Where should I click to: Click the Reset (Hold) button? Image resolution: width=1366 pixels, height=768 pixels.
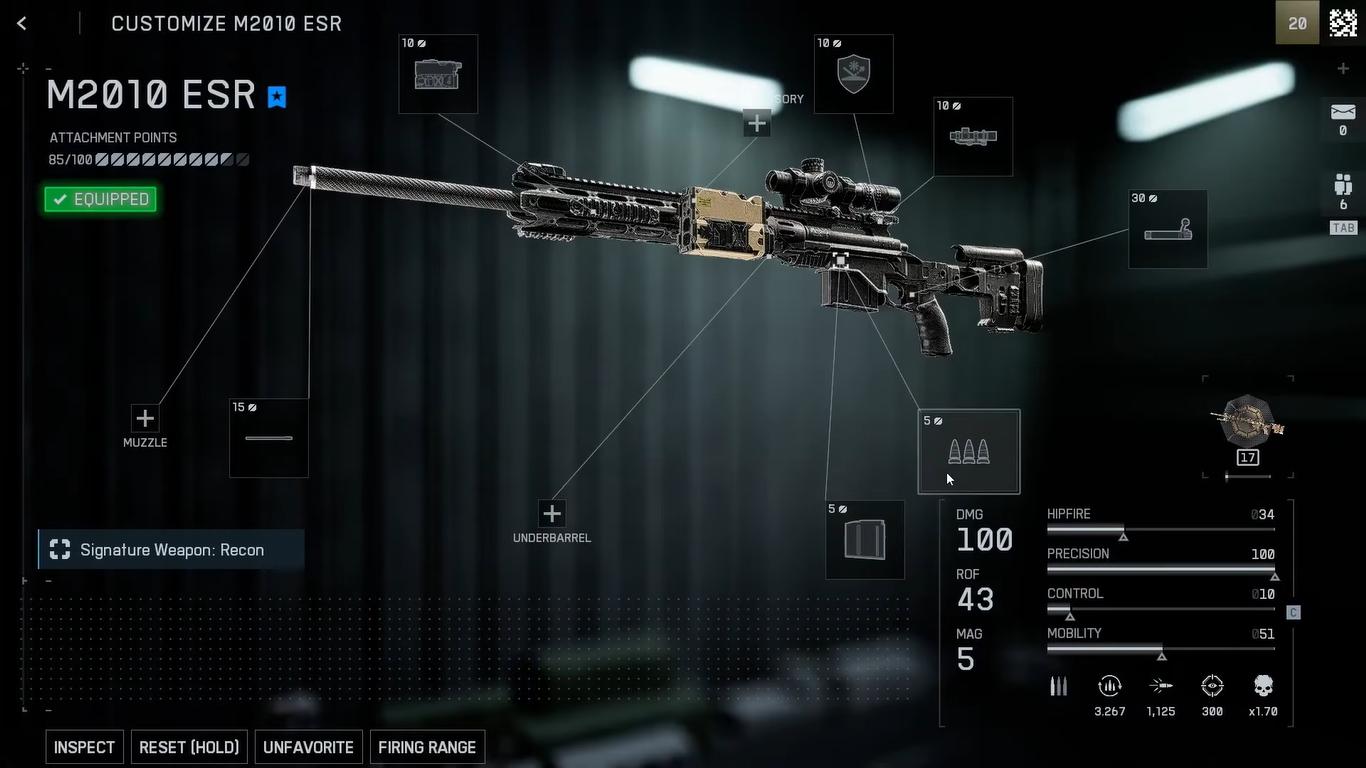coord(189,747)
